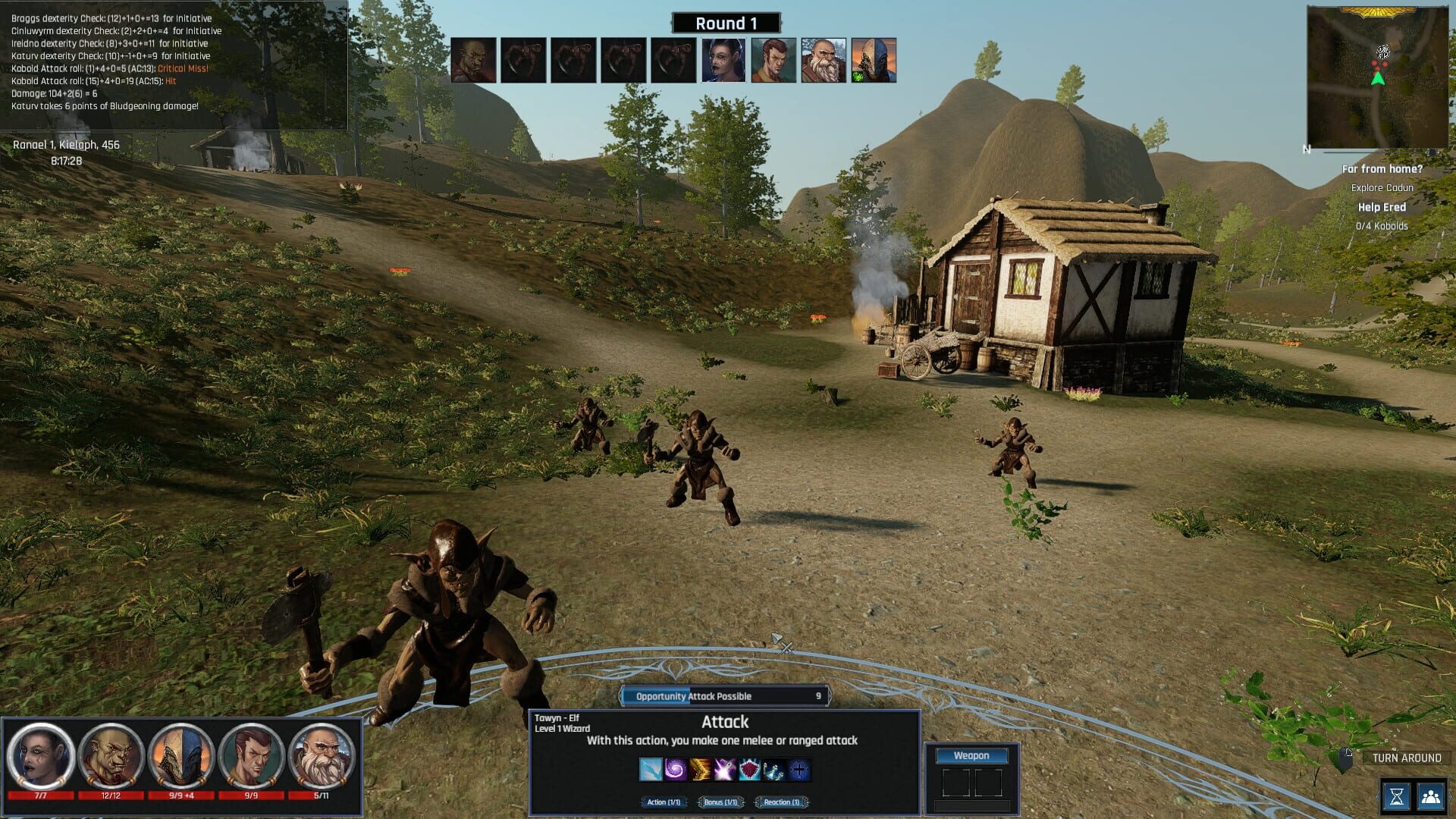Image resolution: width=1456 pixels, height=819 pixels.
Task: Use the crimson shield ability icon
Action: point(749,770)
